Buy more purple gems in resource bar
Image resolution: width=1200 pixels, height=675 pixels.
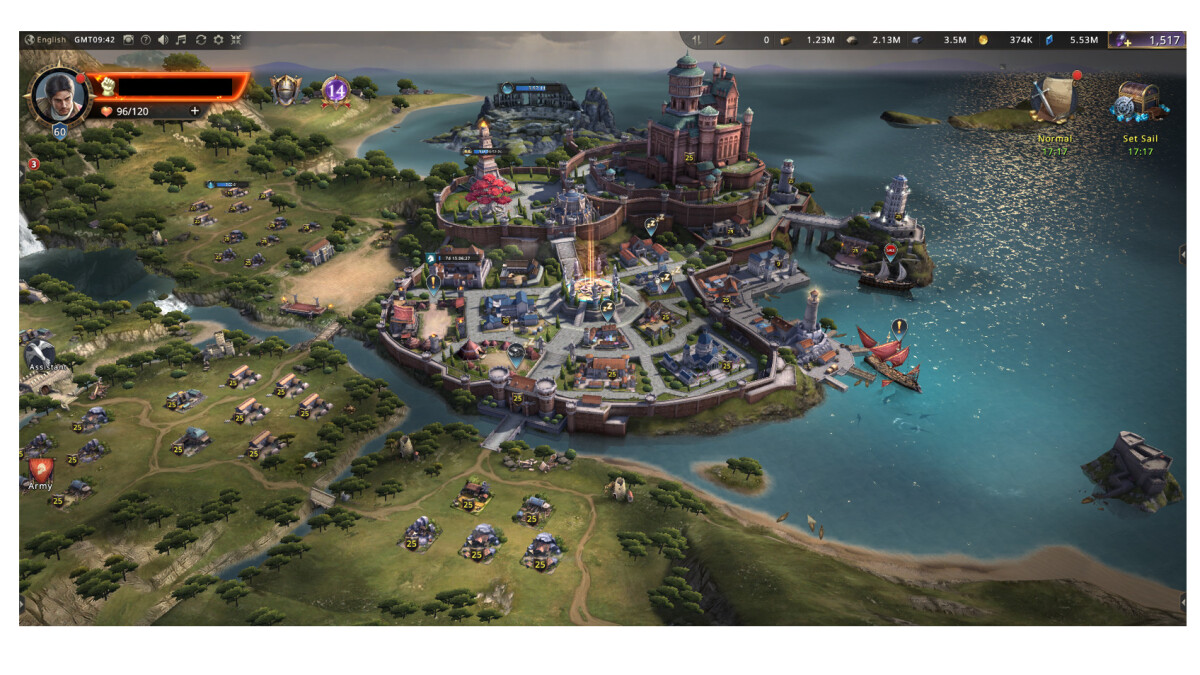[1125, 40]
